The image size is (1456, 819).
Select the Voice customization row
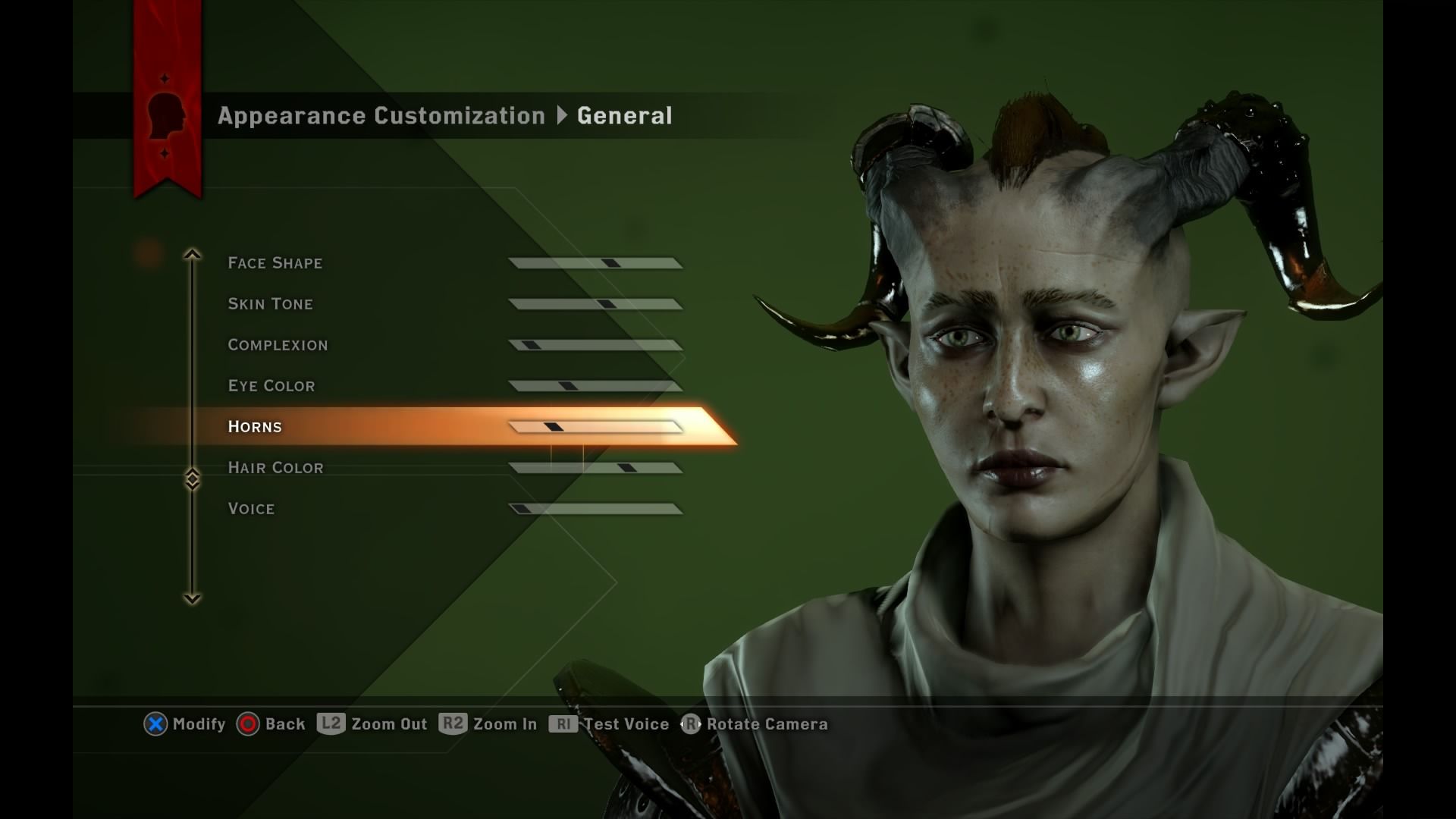tap(251, 508)
